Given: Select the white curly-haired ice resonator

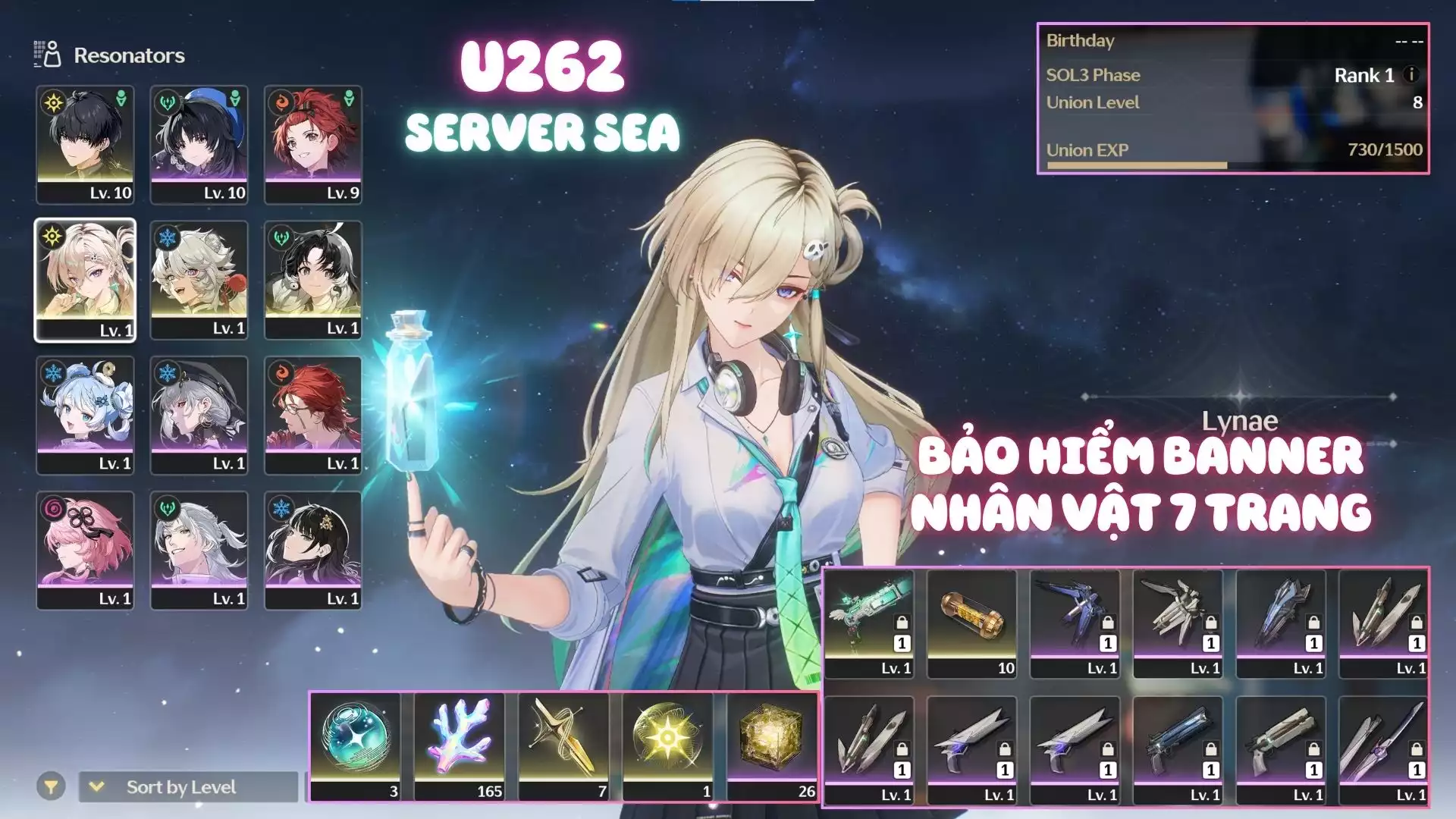Looking at the screenshot, I should 199,279.
